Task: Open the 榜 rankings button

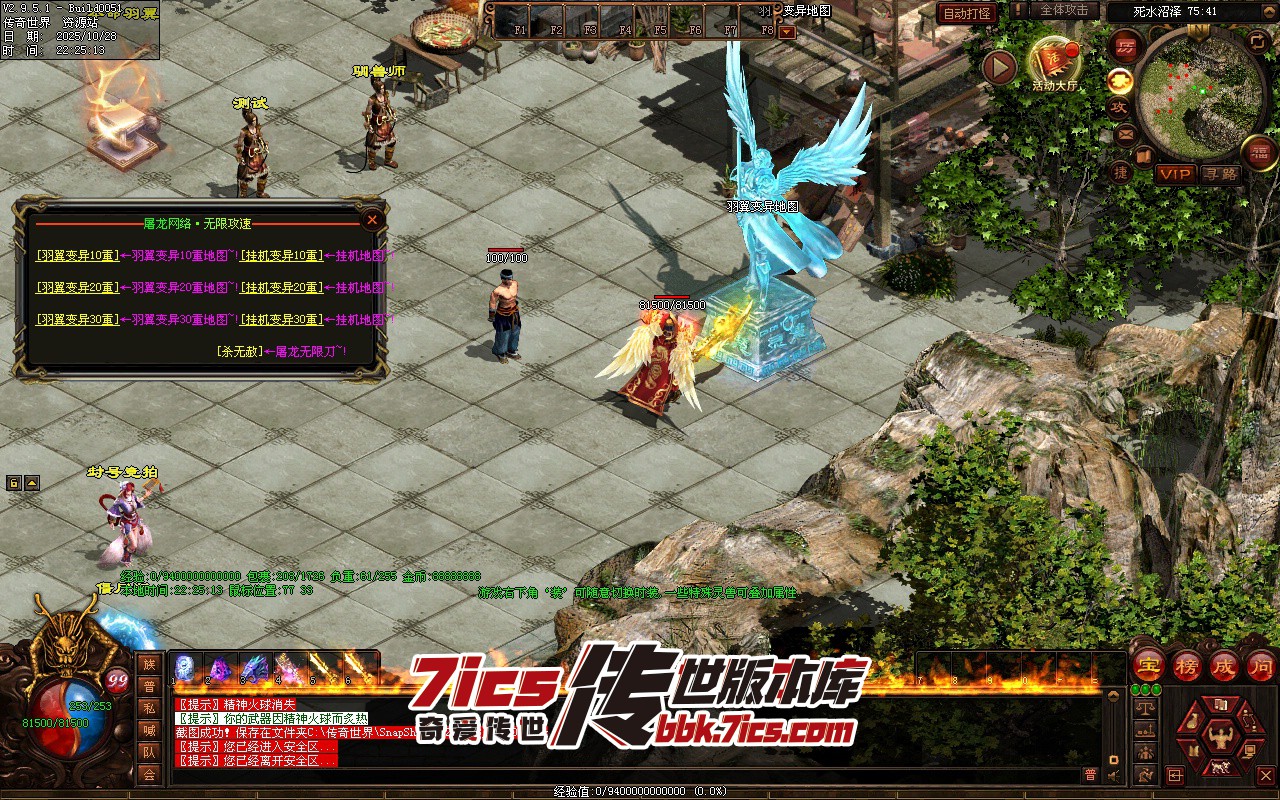Action: pyautogui.click(x=1186, y=665)
